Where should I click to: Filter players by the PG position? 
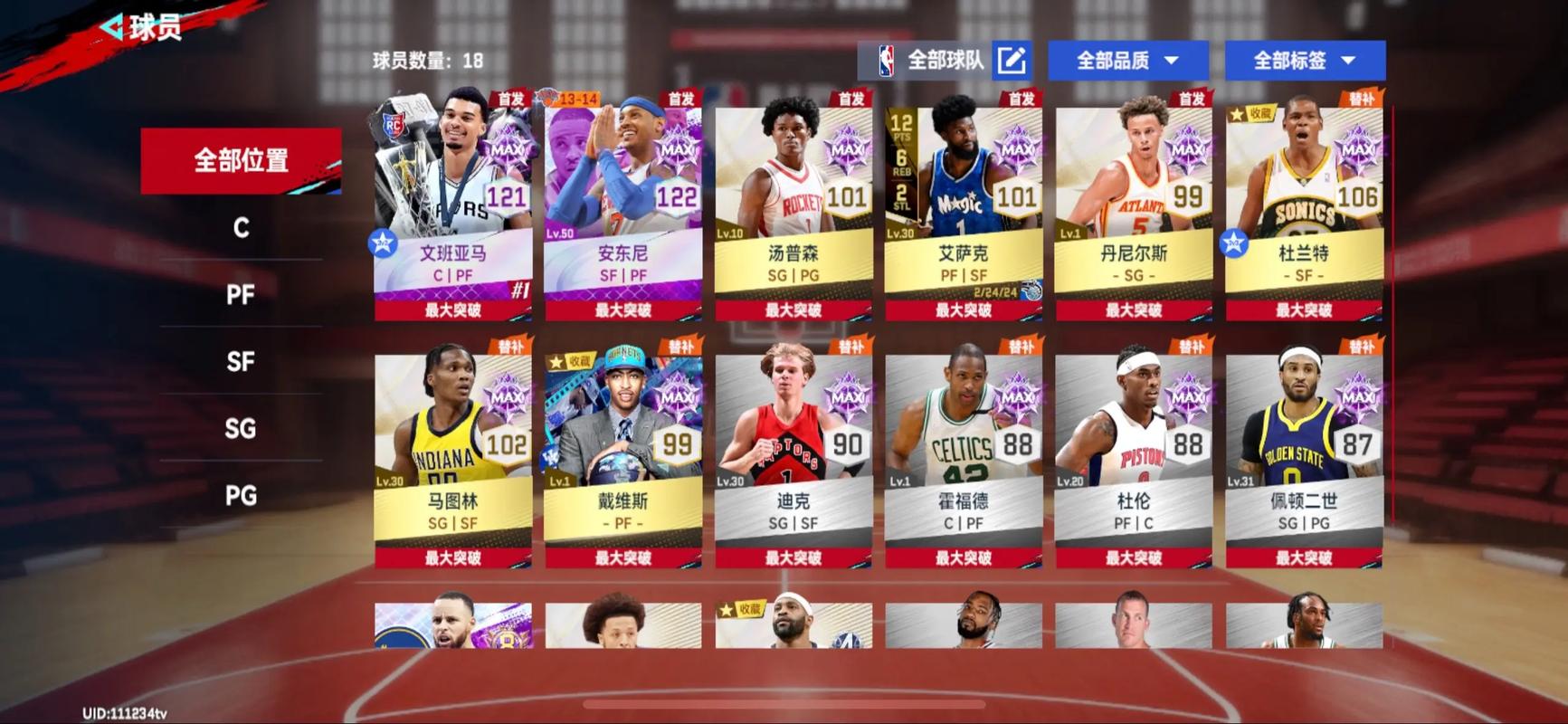click(240, 496)
